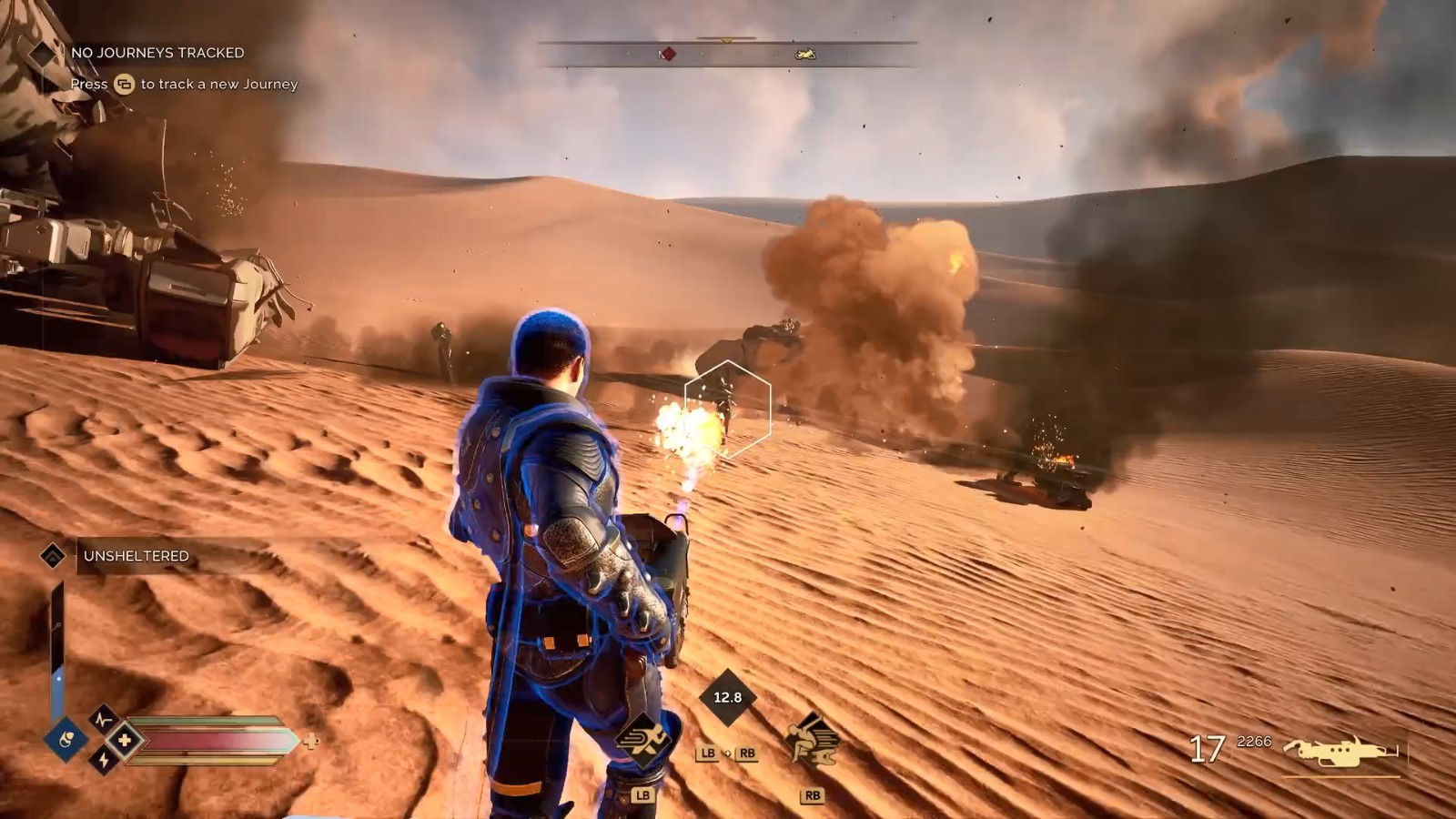Select the blue water hydration diamond icon
The image size is (1456, 819).
pyautogui.click(x=66, y=739)
